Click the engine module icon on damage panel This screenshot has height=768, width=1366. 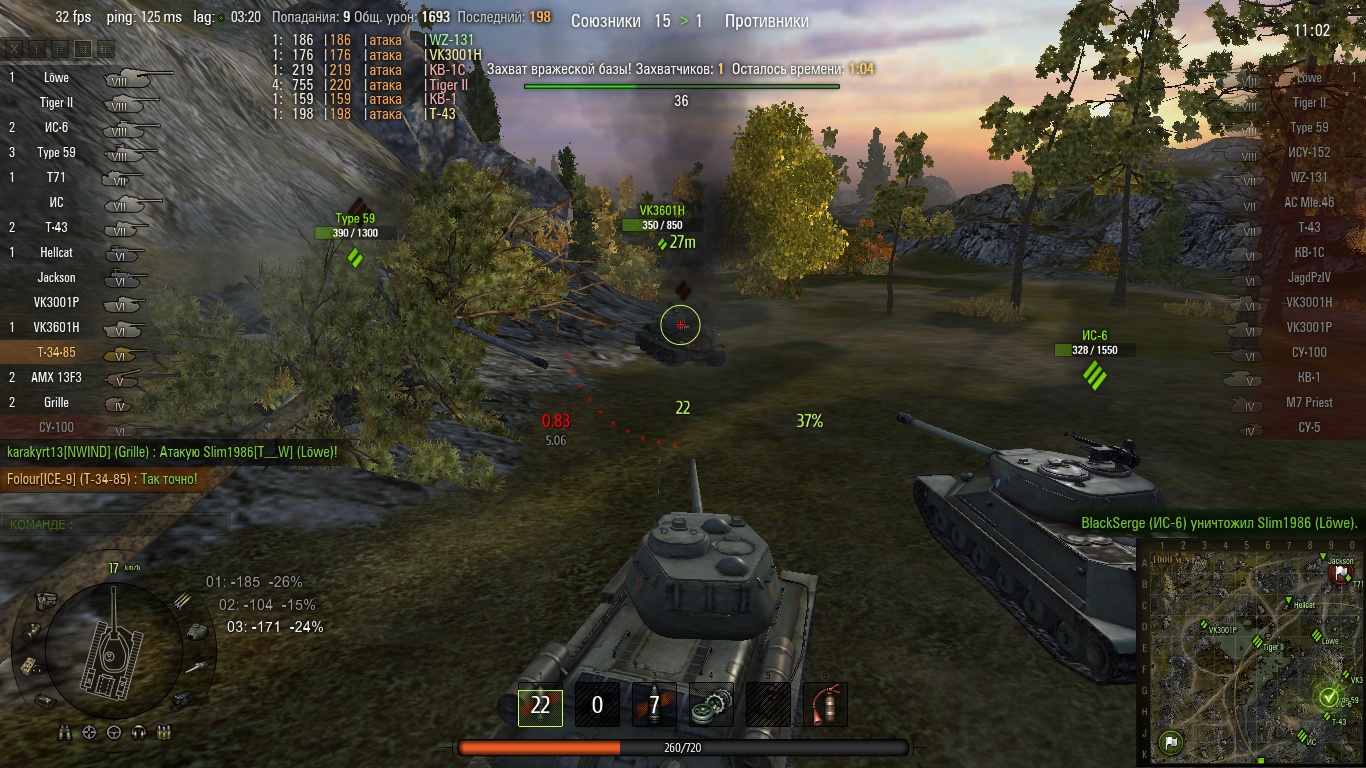[x=45, y=599]
